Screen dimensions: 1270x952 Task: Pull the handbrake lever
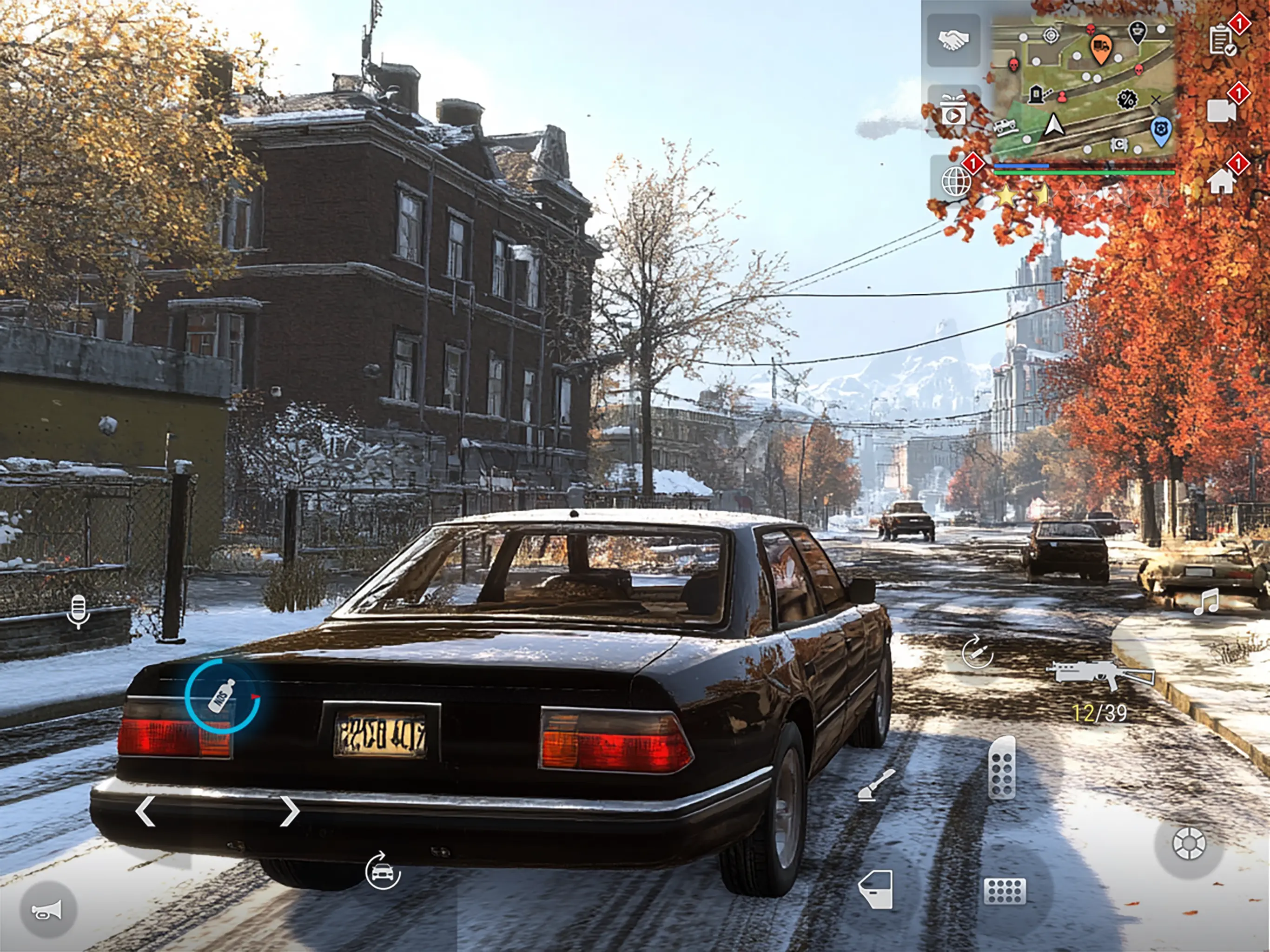[x=876, y=784]
